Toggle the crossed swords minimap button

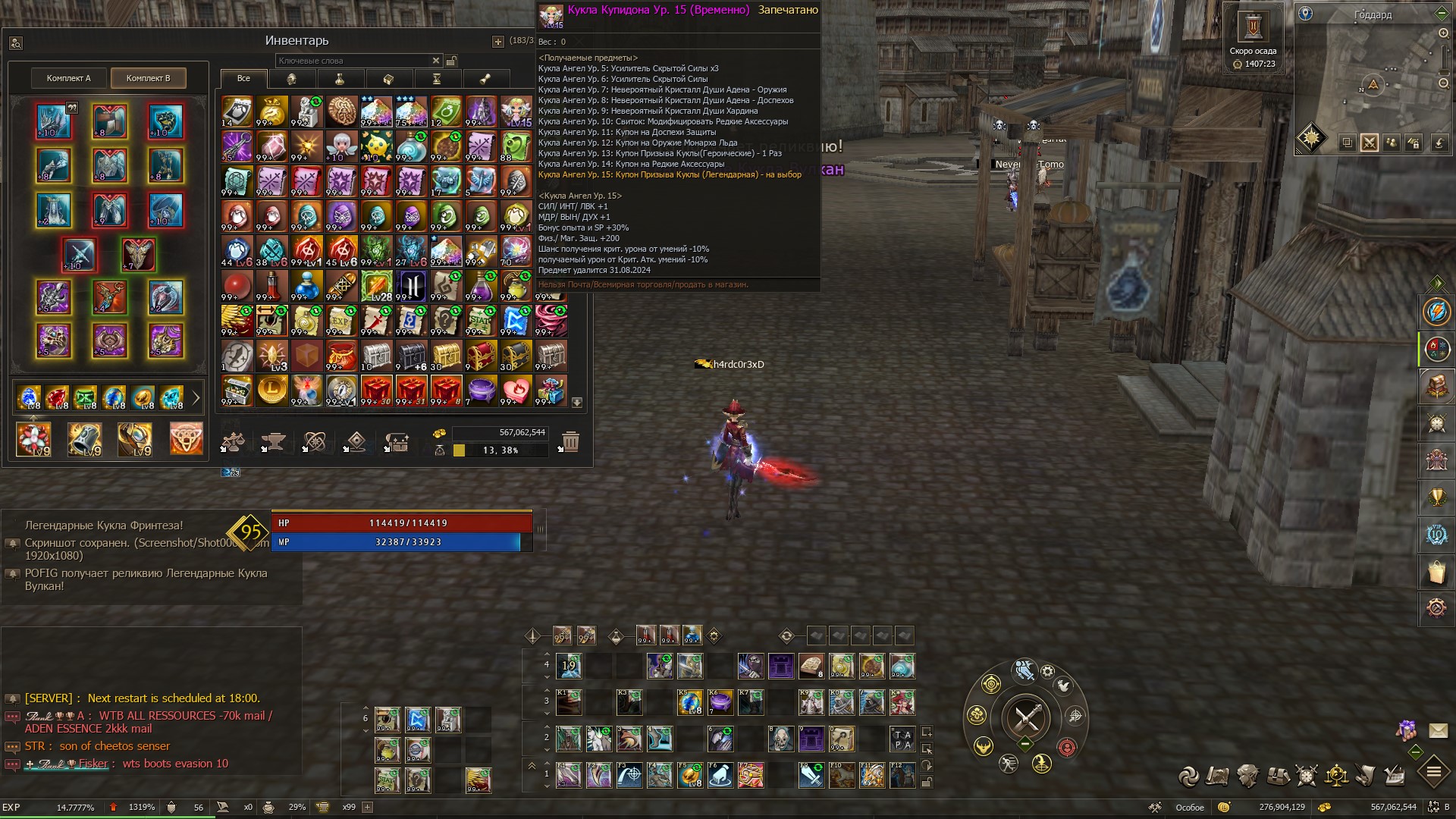(x=1370, y=143)
